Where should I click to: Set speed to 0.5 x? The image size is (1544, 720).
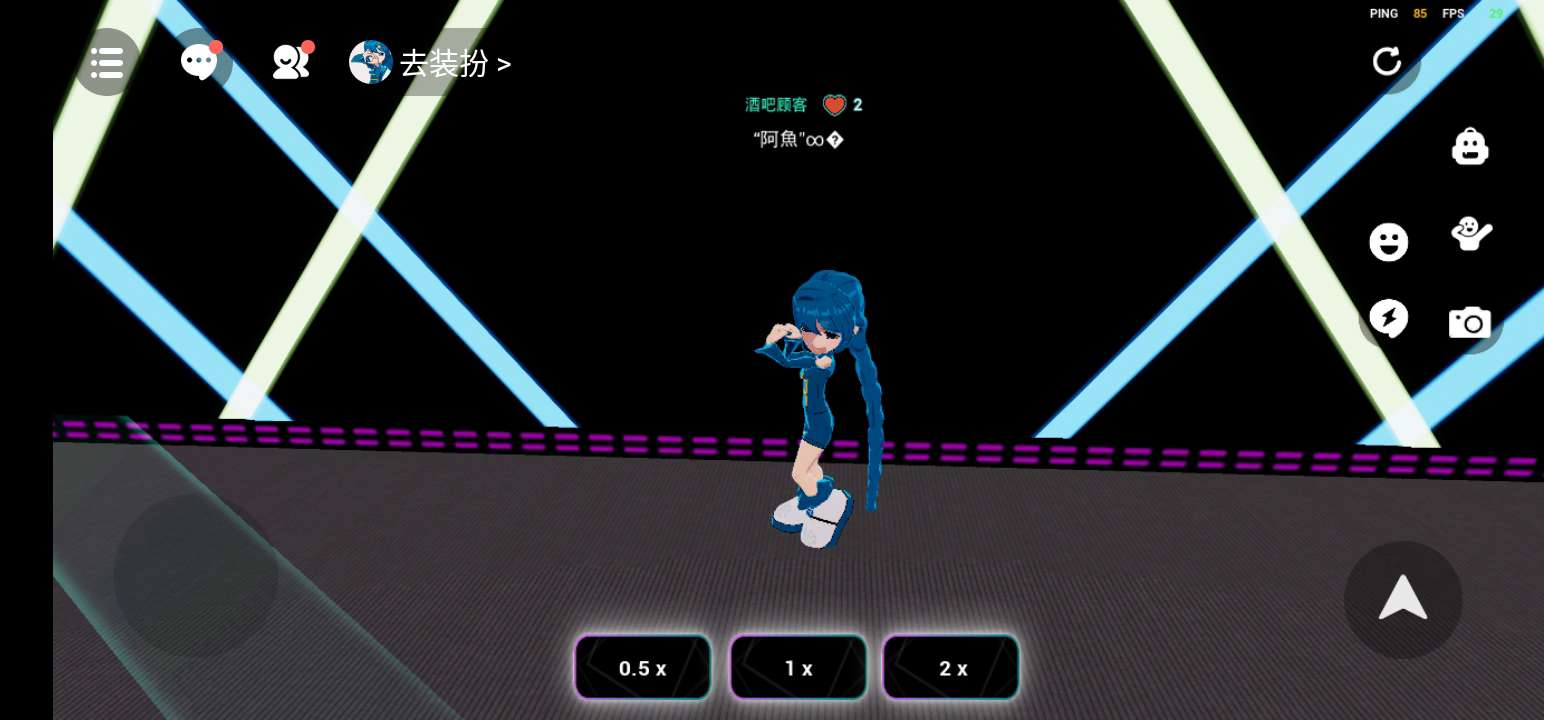point(643,668)
